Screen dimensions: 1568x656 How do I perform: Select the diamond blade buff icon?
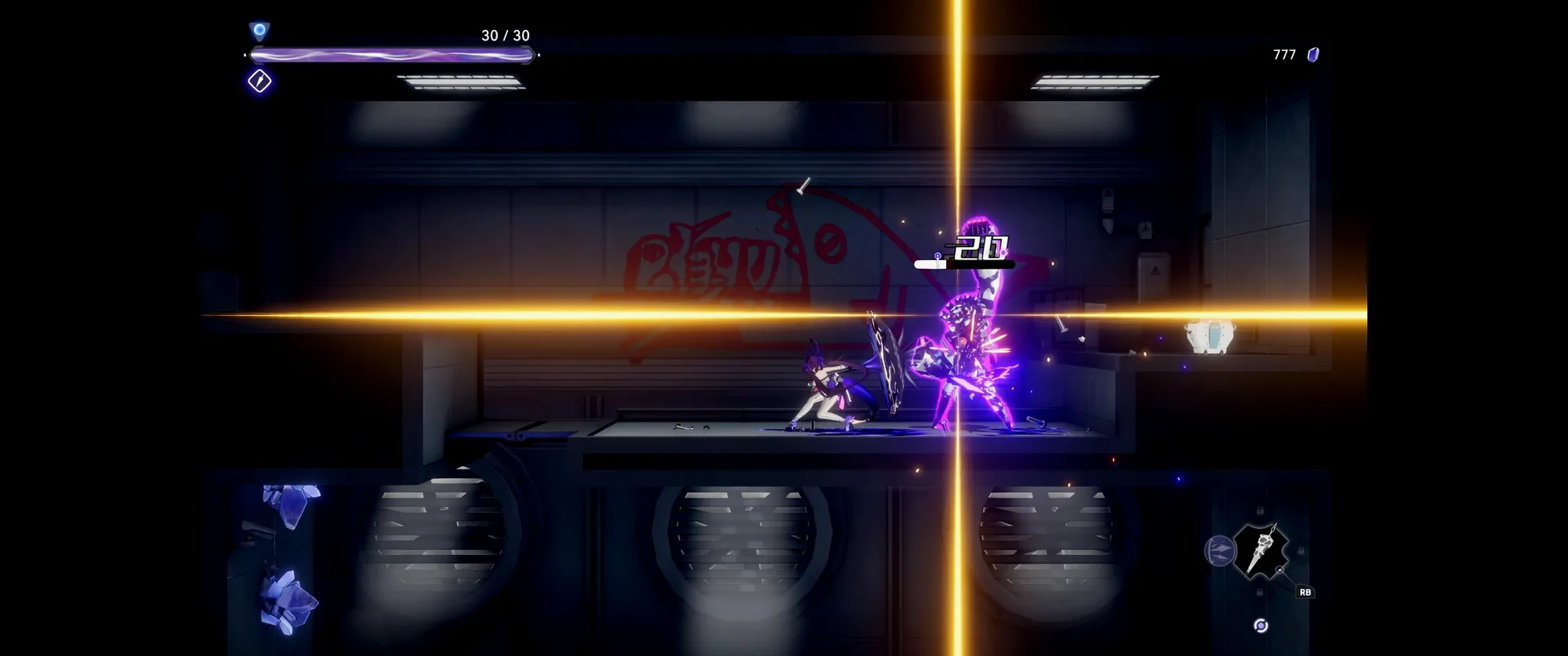260,81
